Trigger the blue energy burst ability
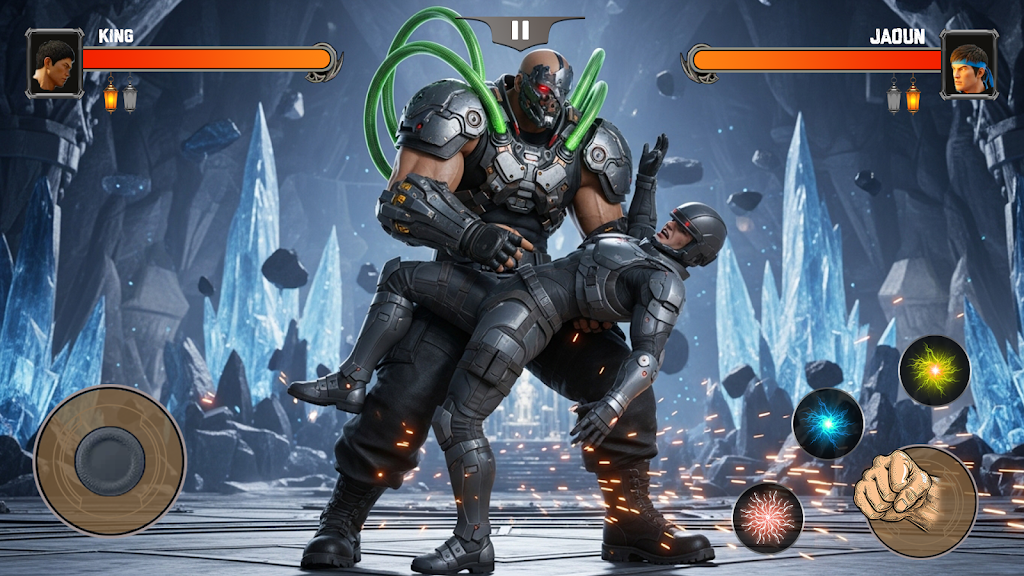1024x576 pixels. point(828,424)
